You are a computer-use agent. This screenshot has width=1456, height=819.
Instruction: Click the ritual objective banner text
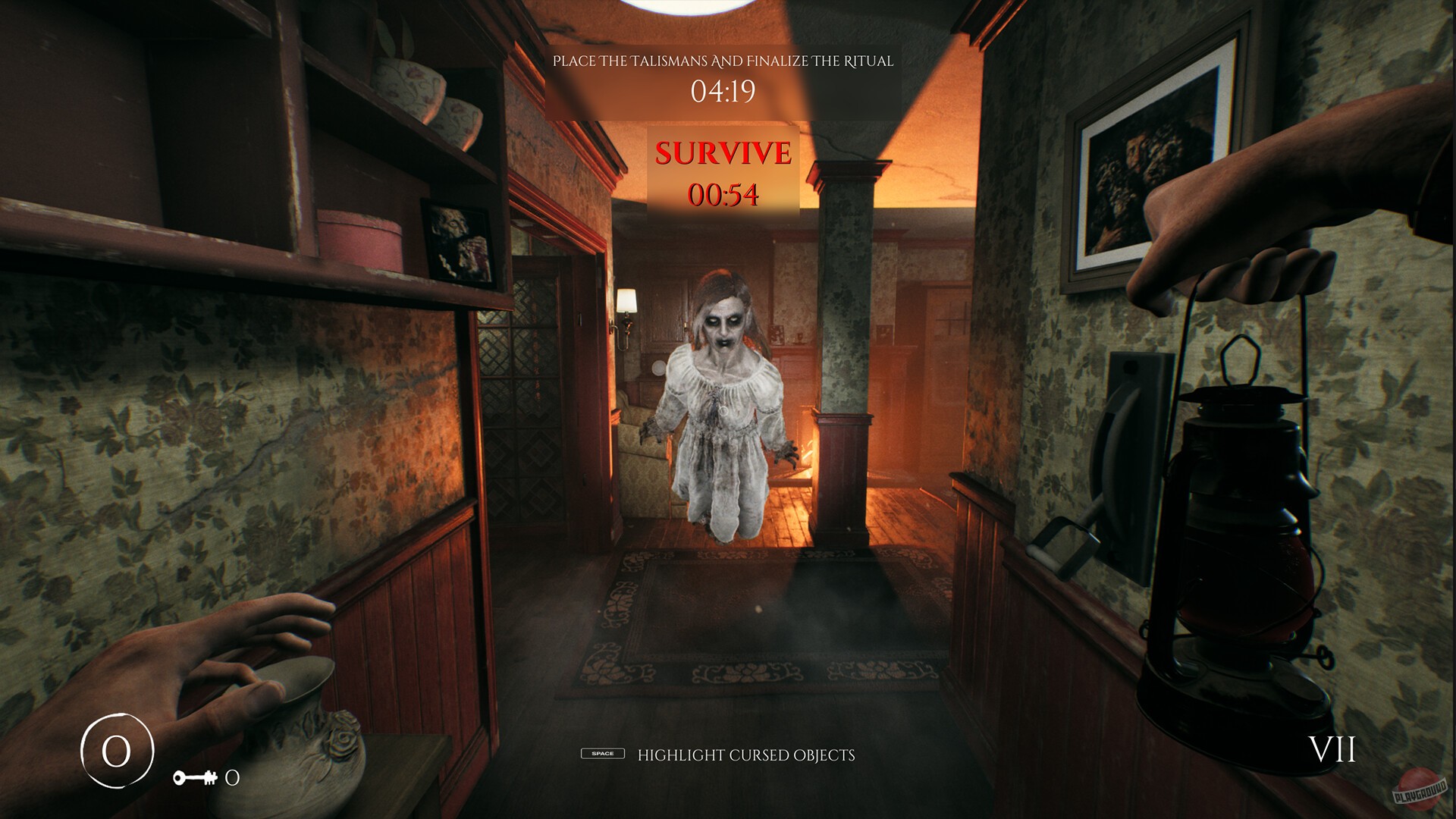[726, 60]
